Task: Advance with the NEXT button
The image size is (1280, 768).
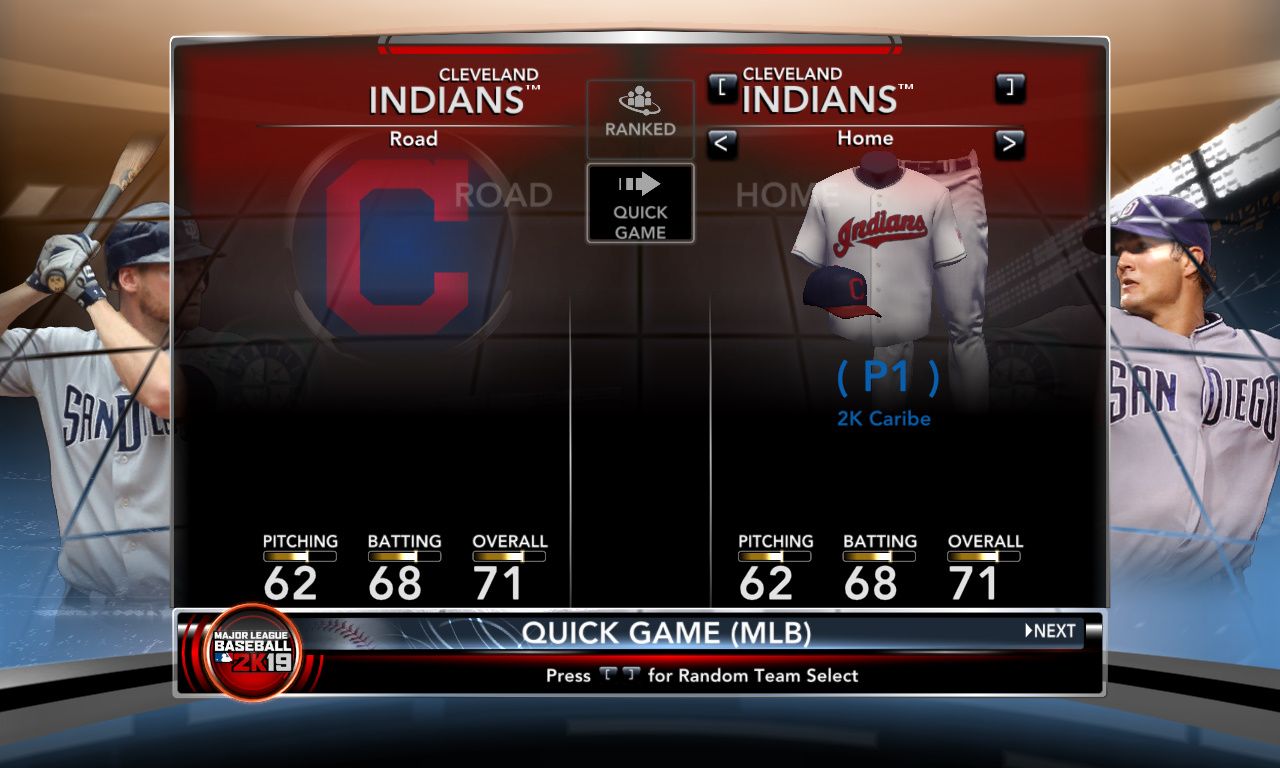Action: pyautogui.click(x=1050, y=631)
